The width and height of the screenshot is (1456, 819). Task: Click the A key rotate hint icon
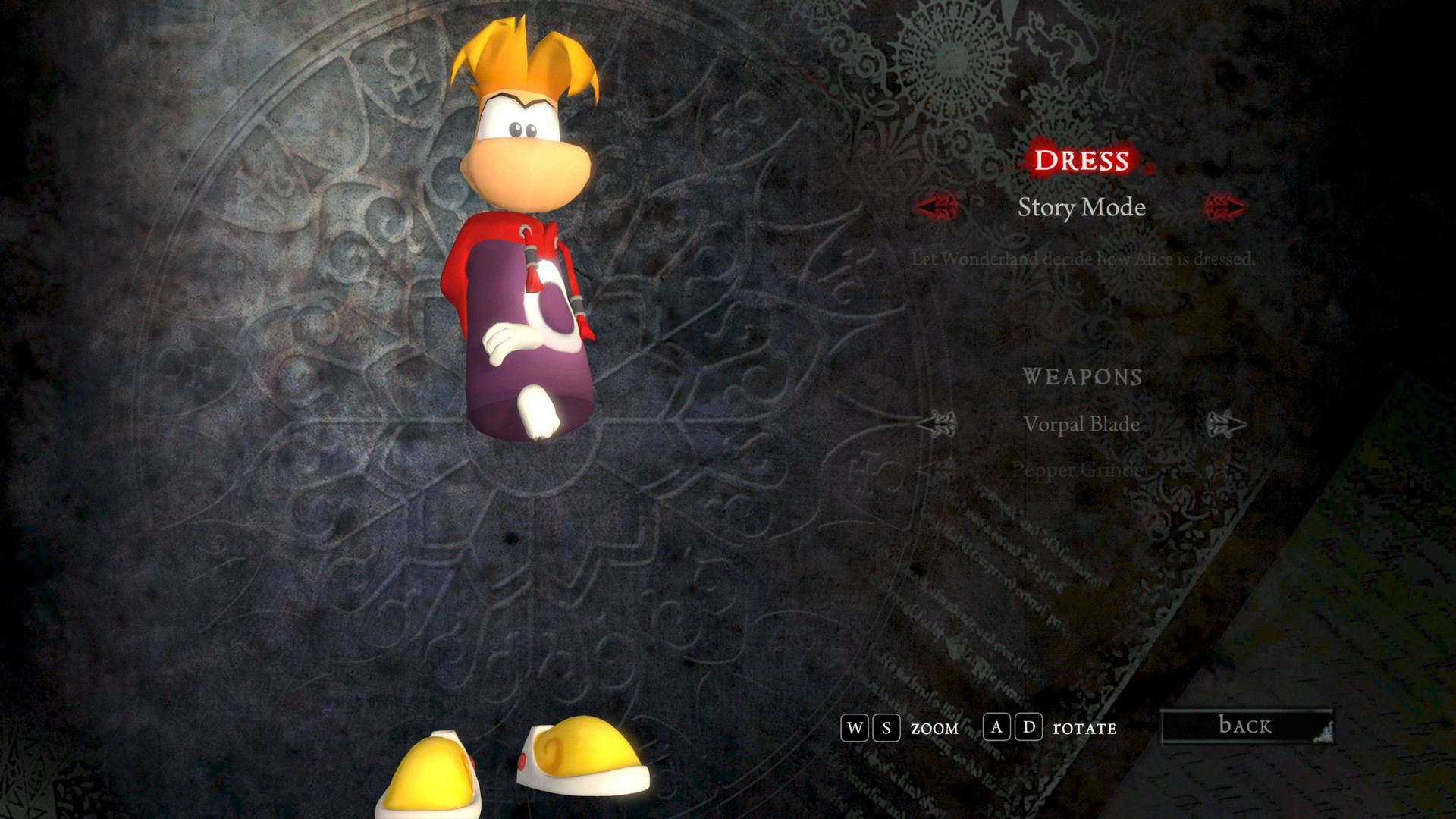tap(996, 728)
